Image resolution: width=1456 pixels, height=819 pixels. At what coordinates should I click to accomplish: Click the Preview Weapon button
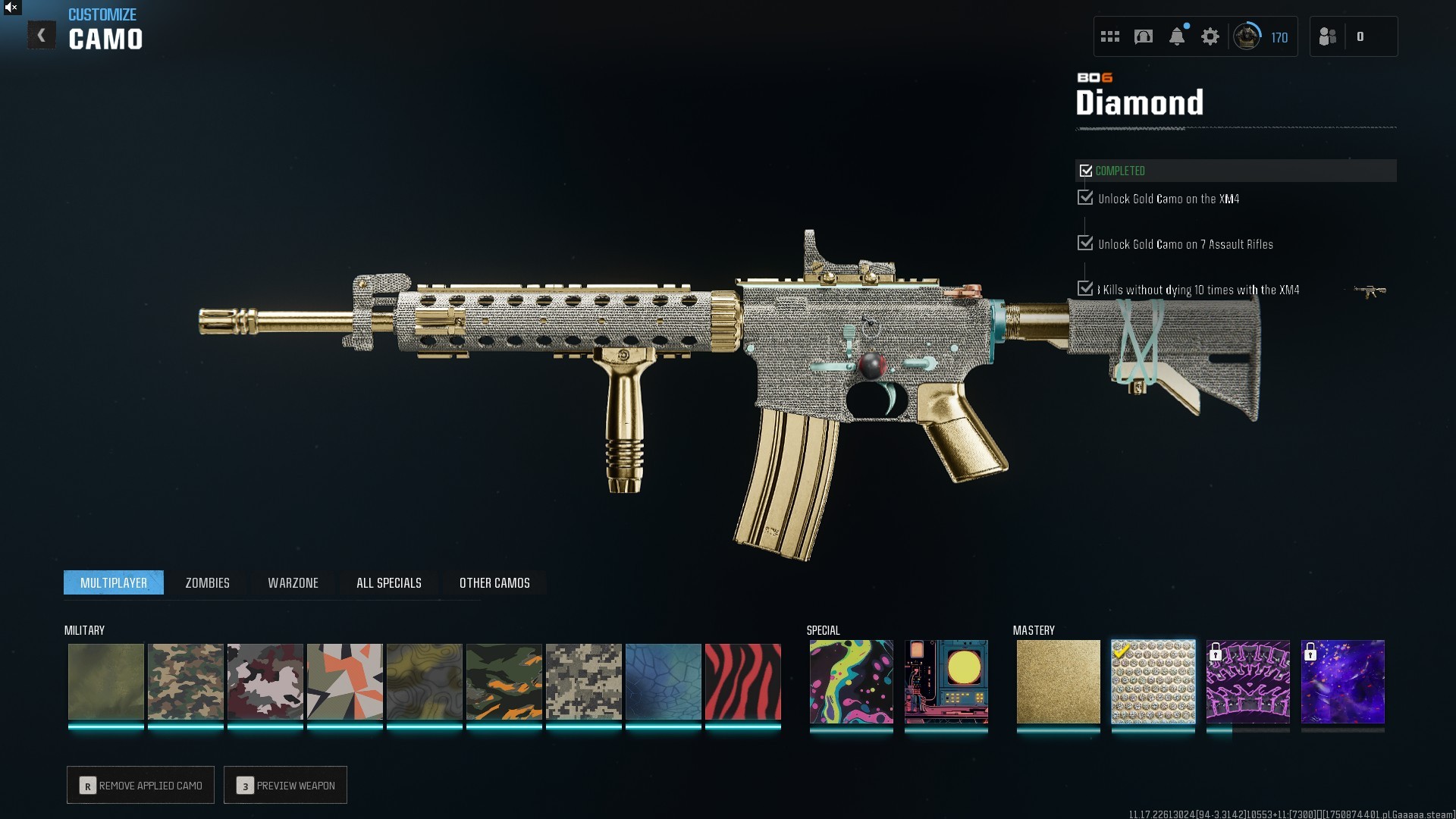point(285,785)
